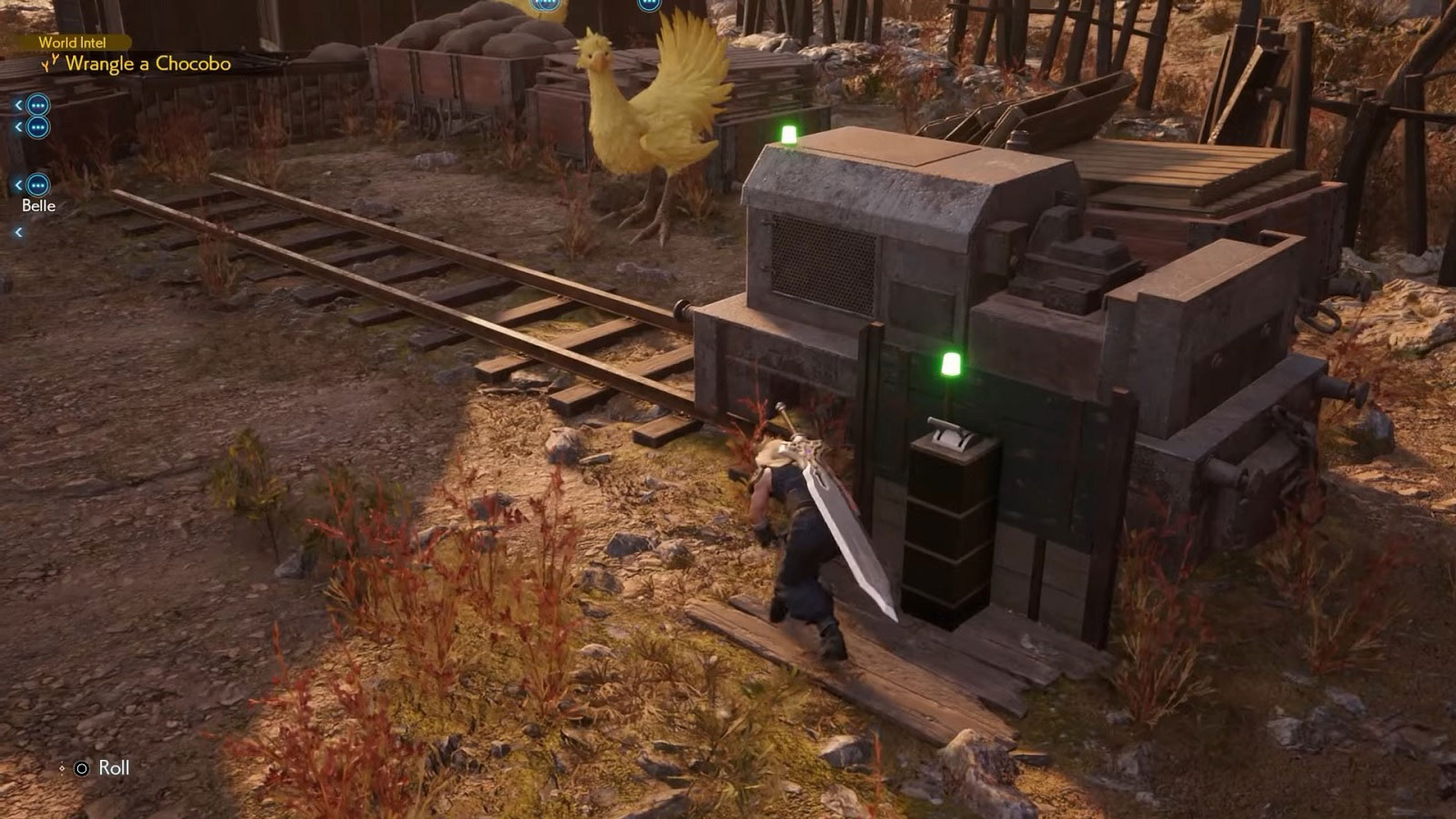This screenshot has width=1456, height=819.
Task: Expand the chevron left of the top command icon
Action: tap(17, 106)
